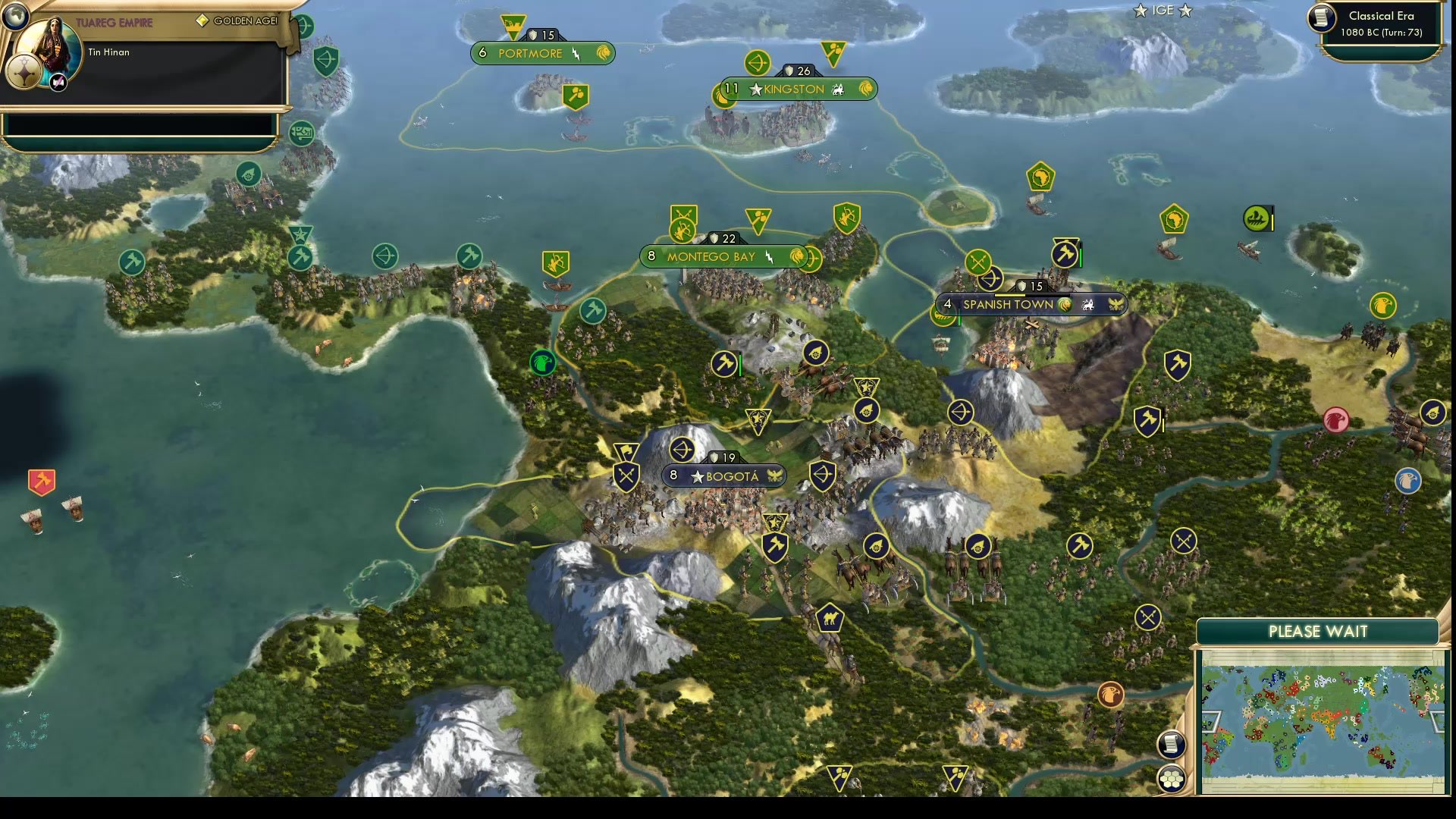
Task: Click the Golden Age diamond indicator
Action: 201,20
